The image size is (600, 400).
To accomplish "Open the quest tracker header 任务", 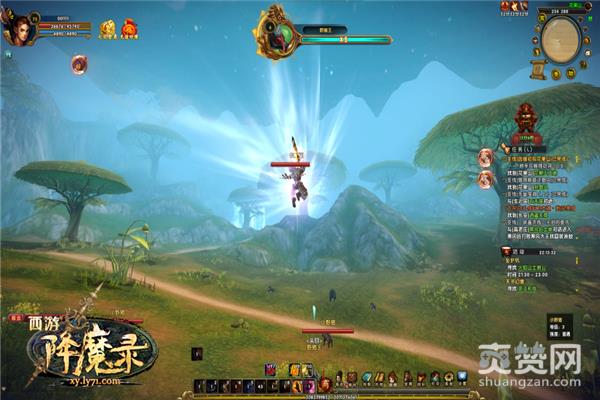I will [524, 148].
